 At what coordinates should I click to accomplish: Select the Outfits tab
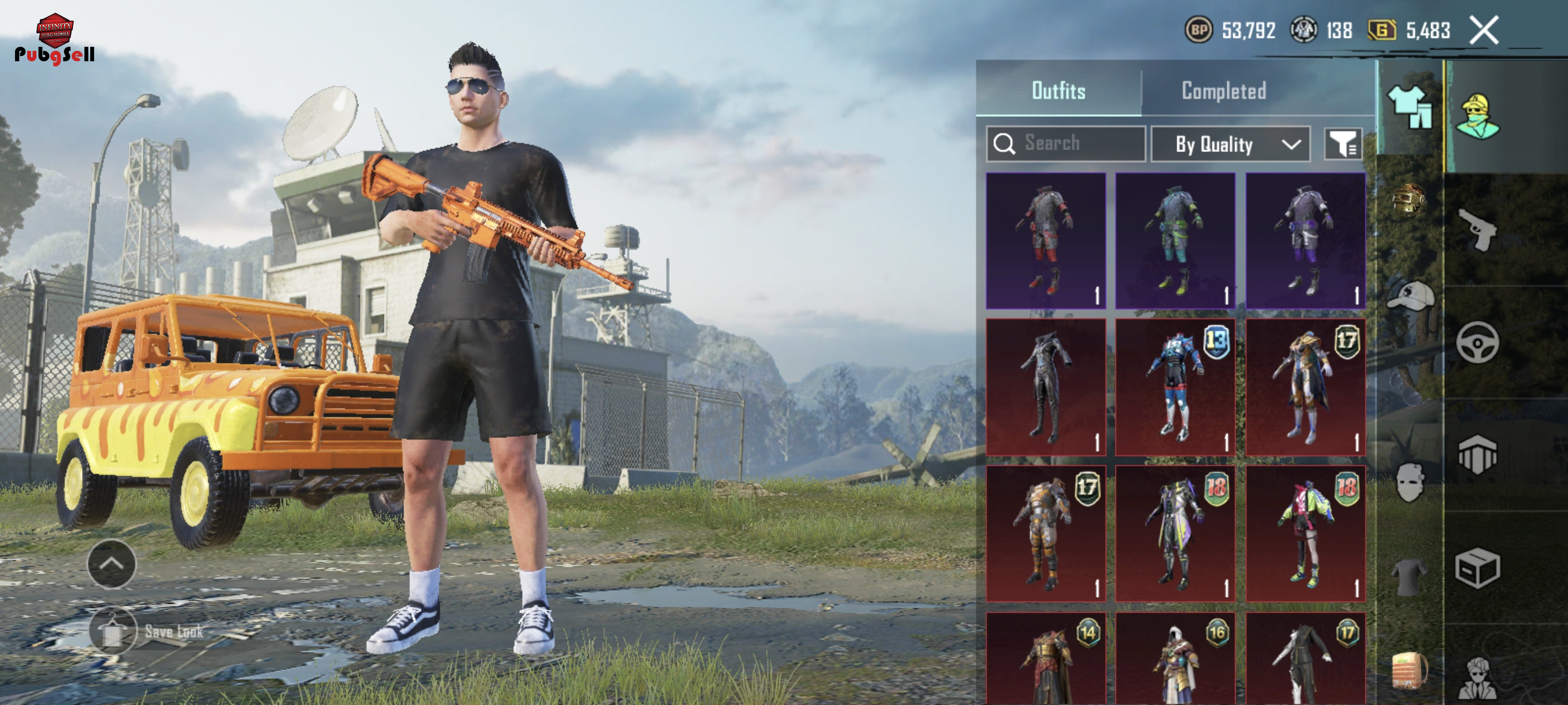coord(1058,91)
